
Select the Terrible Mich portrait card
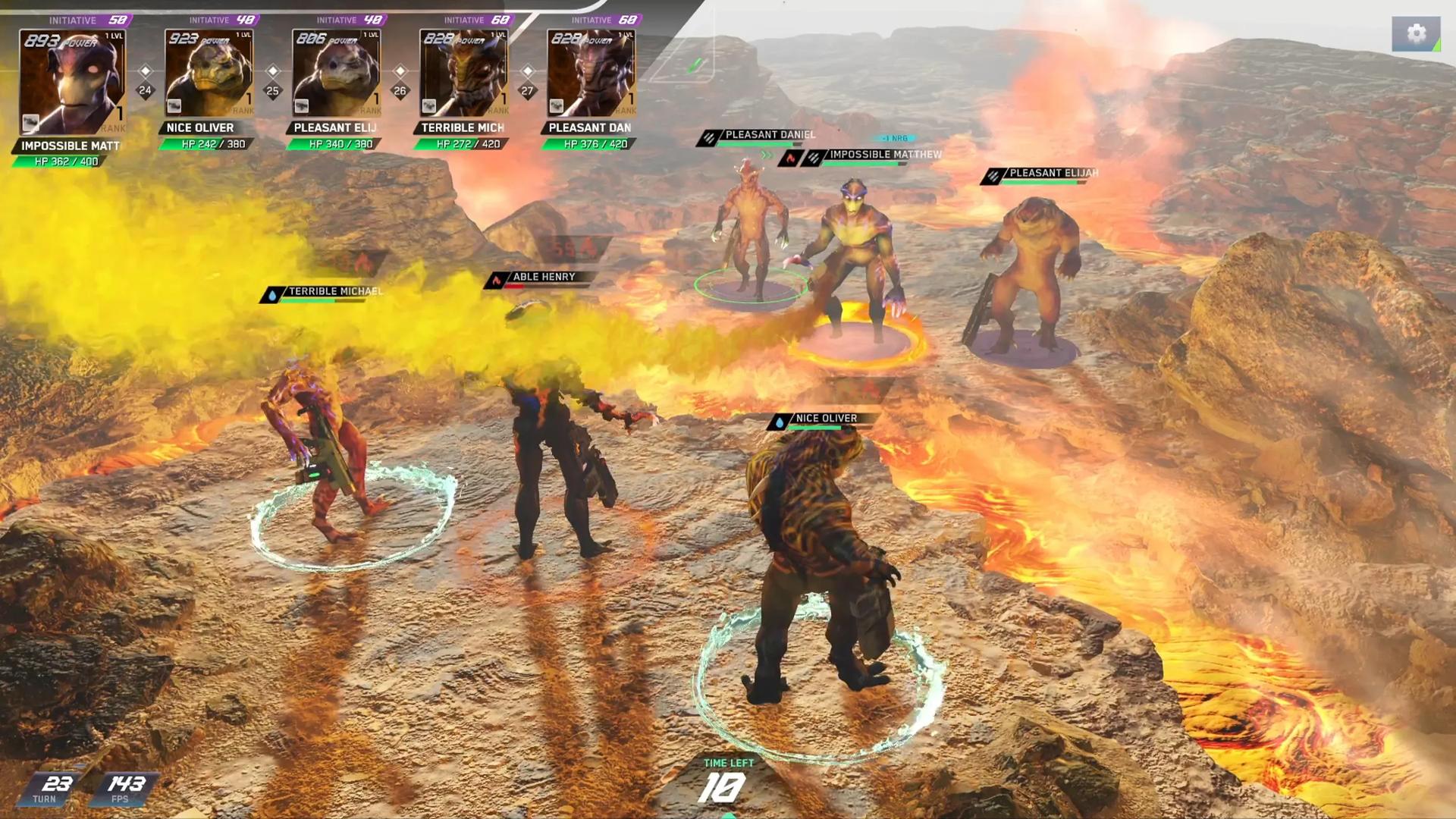point(464,72)
